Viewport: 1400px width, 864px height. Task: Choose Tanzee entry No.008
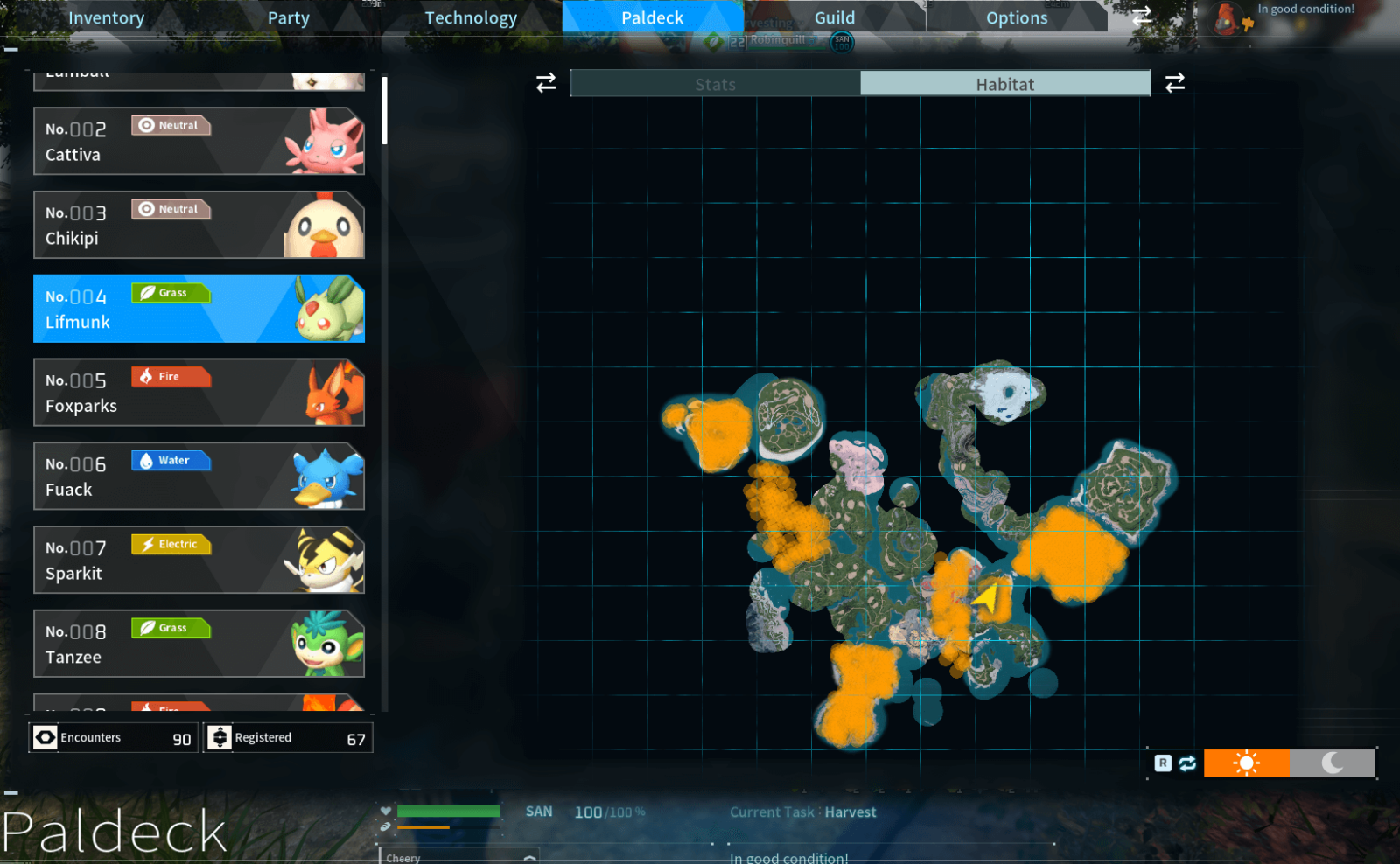pyautogui.click(x=199, y=645)
